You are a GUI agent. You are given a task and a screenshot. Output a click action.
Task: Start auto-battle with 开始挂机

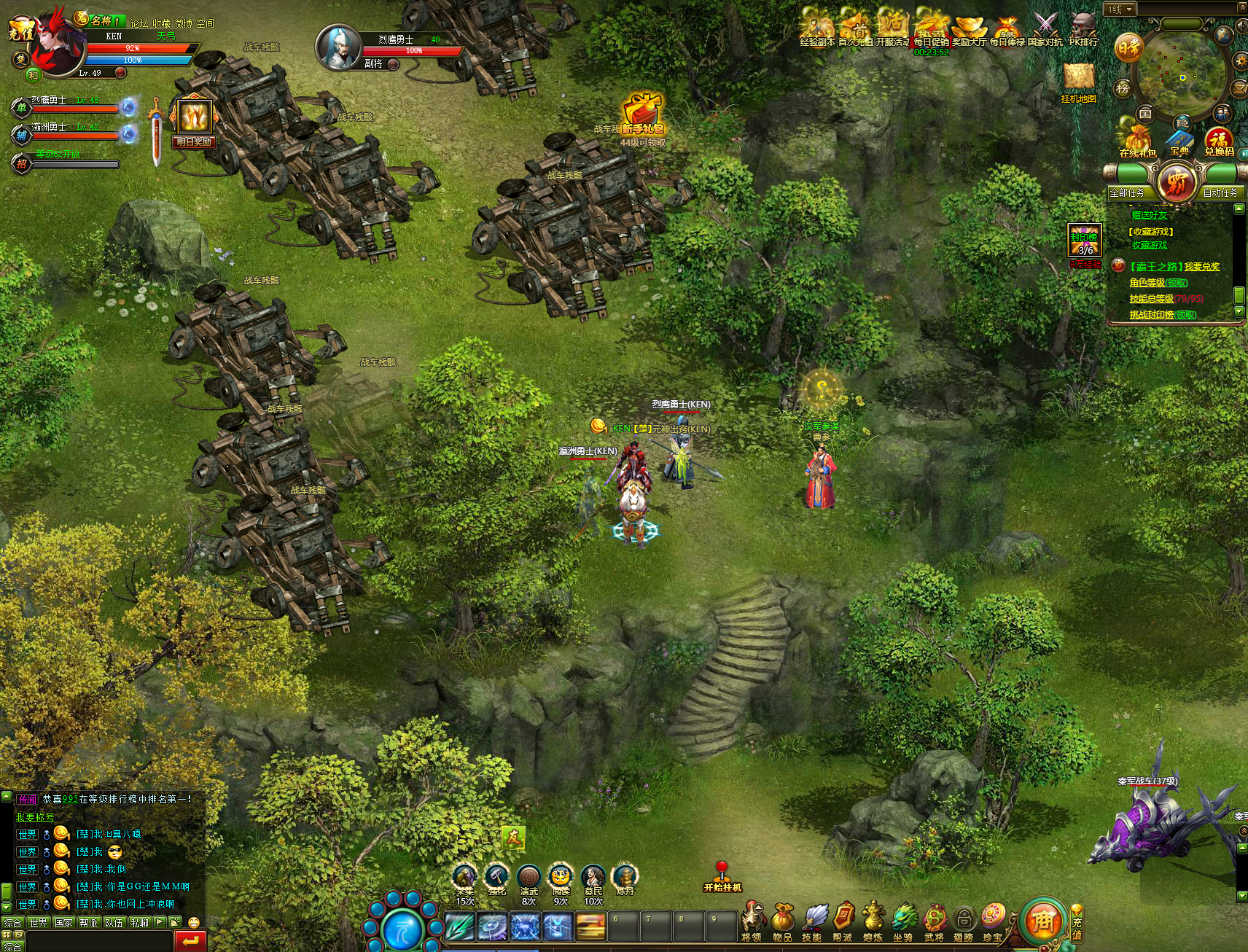click(x=722, y=877)
